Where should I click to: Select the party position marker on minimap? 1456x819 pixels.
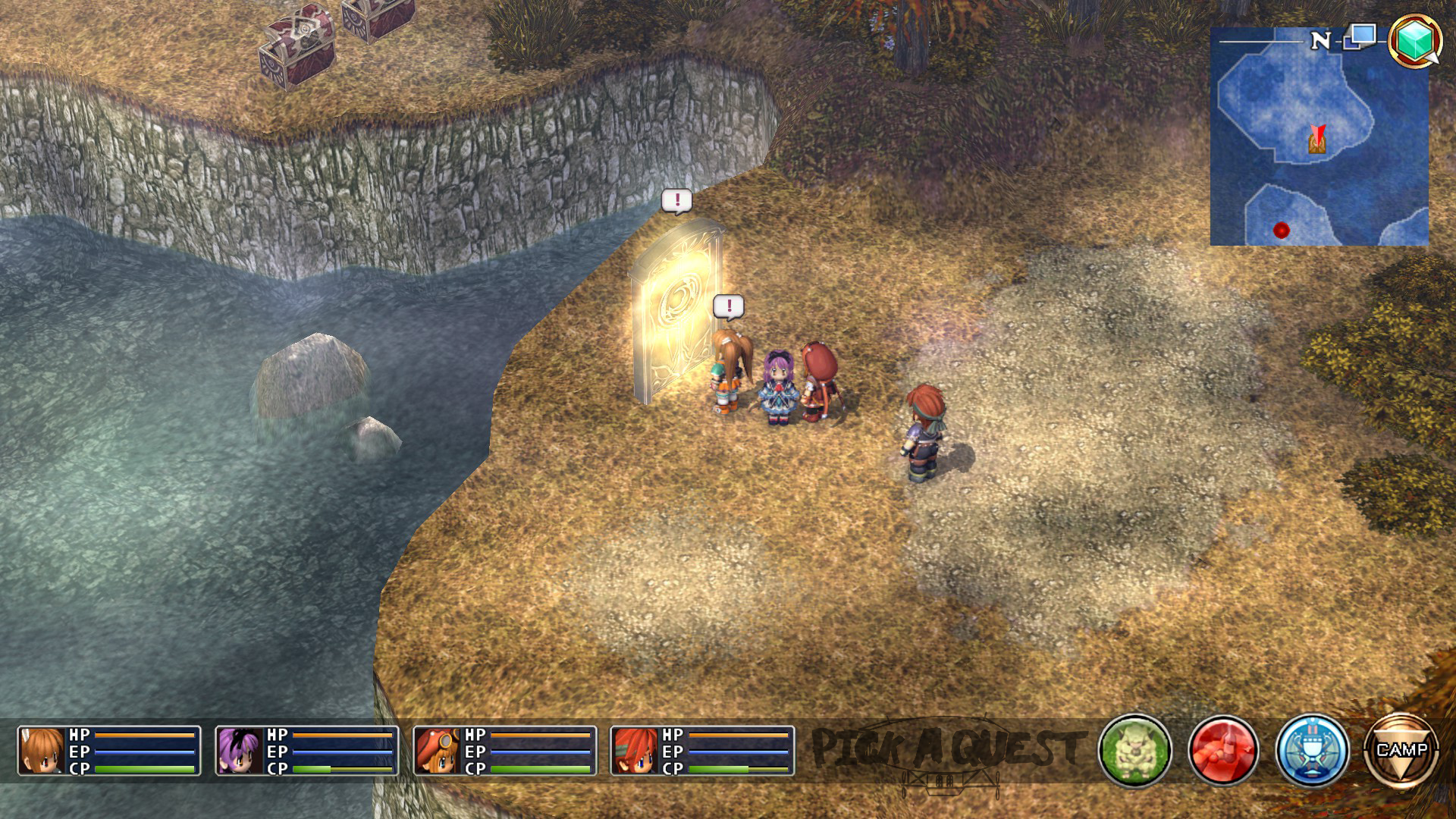1318,140
